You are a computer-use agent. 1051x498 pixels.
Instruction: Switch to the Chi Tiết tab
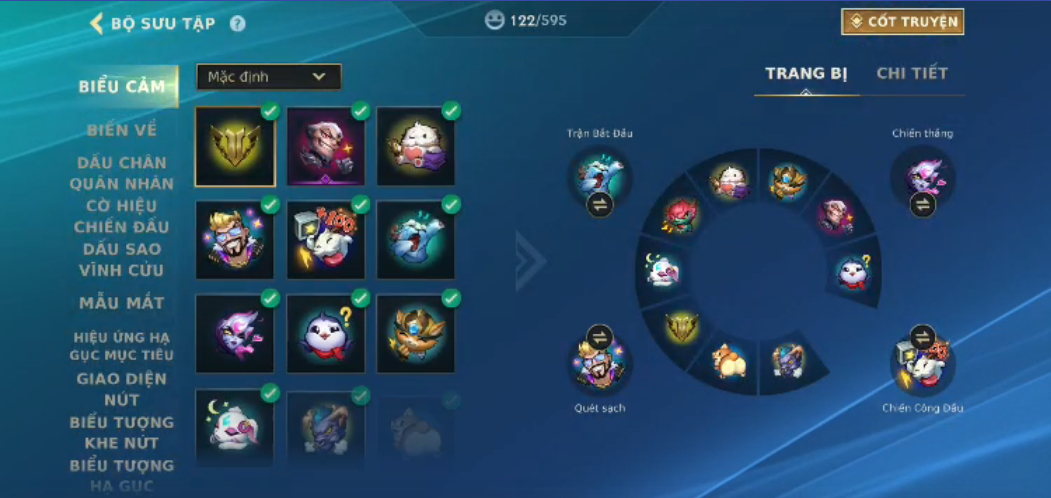pos(912,73)
